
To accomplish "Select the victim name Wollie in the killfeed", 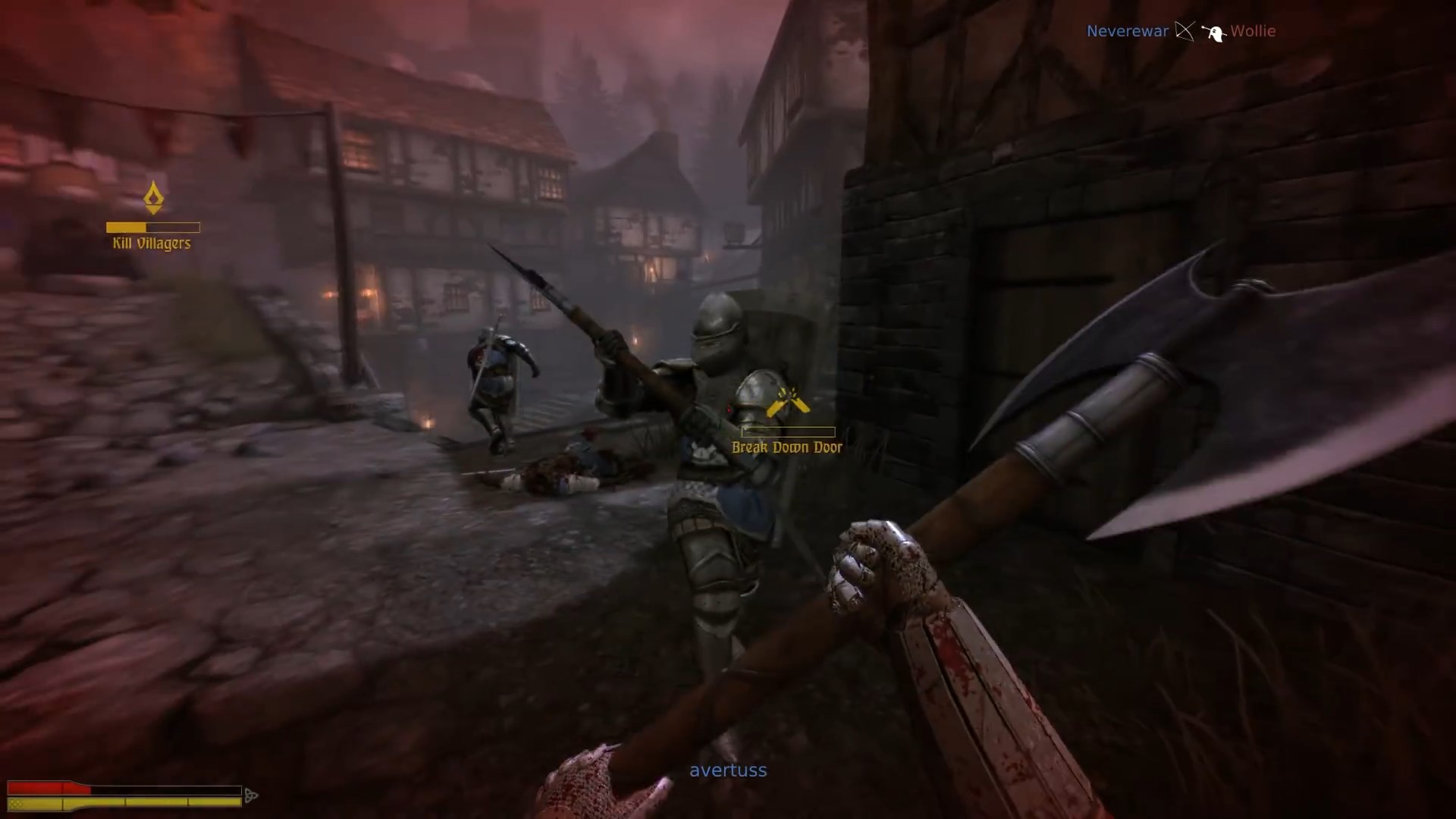I will point(1253,32).
